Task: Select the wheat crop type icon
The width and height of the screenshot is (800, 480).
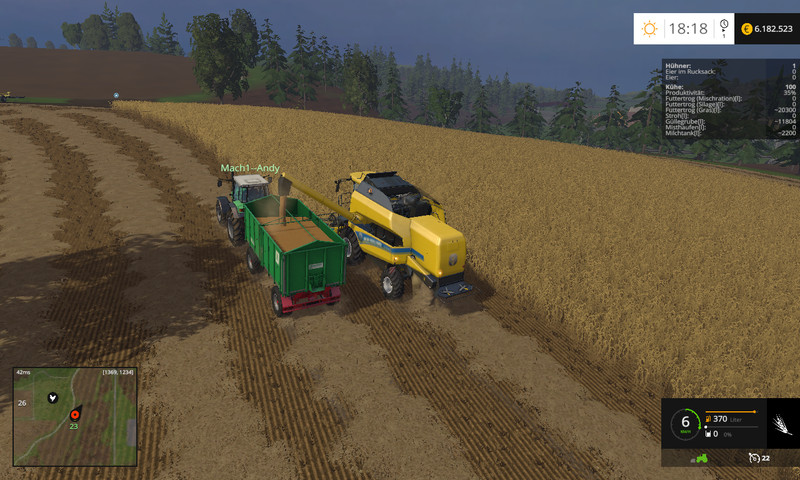Action: click(781, 425)
